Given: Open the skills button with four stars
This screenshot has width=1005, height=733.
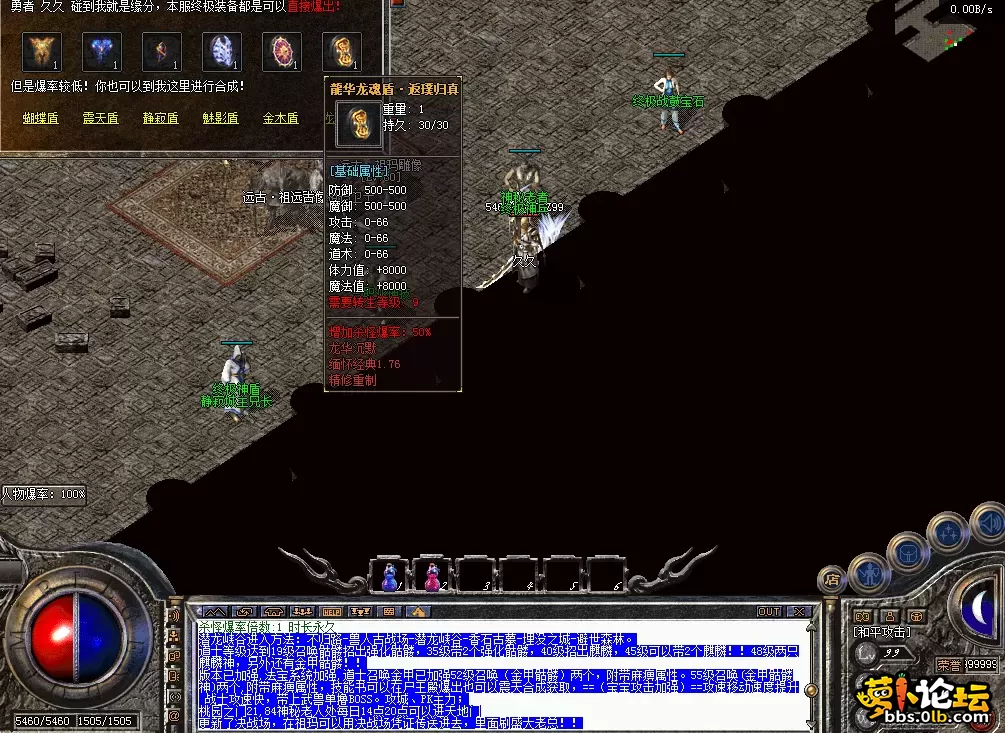Looking at the screenshot, I should click(x=946, y=531).
